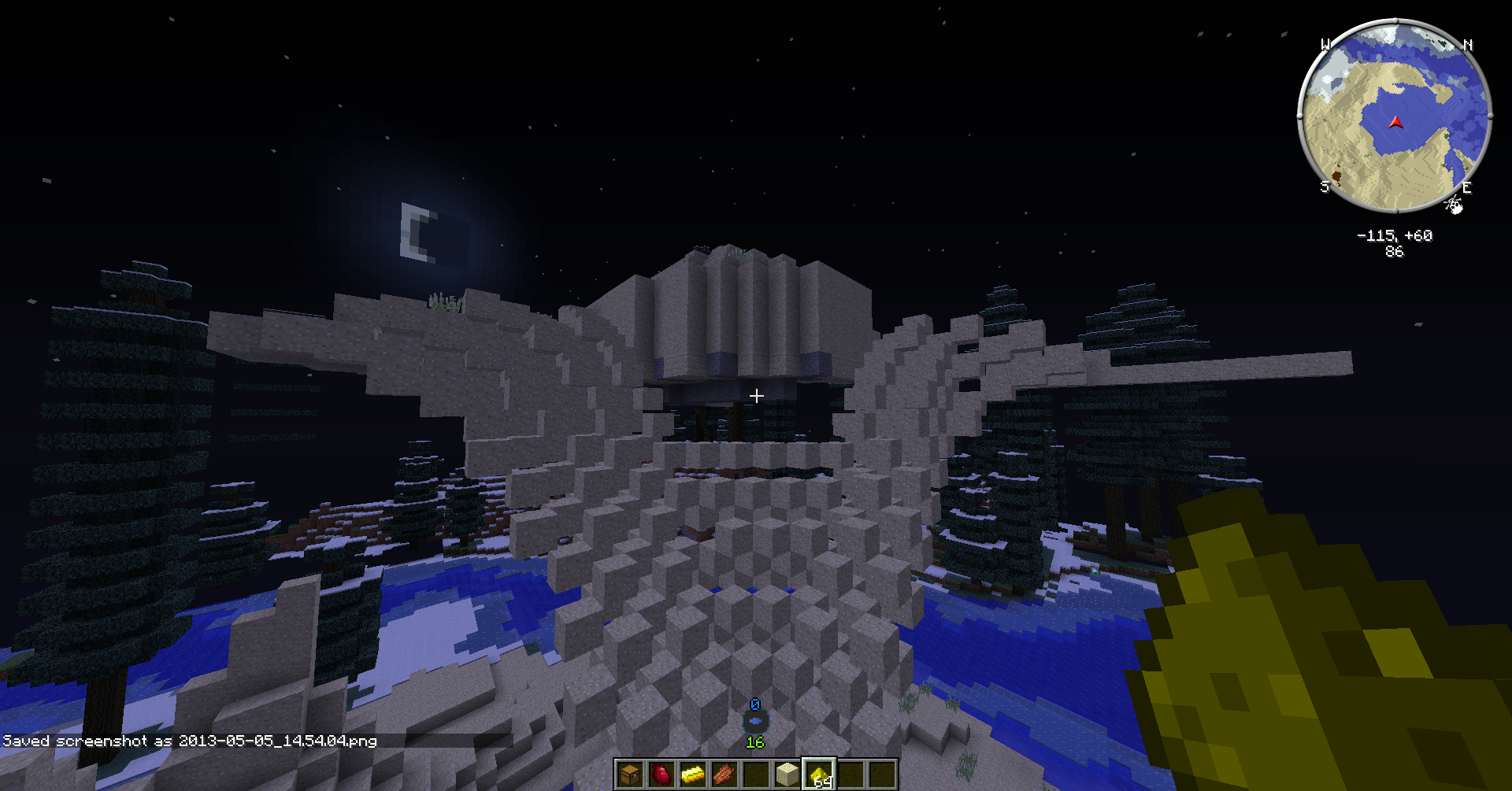The width and height of the screenshot is (1512, 791).
Task: Switch to the pale sand block slot
Action: coord(787,774)
